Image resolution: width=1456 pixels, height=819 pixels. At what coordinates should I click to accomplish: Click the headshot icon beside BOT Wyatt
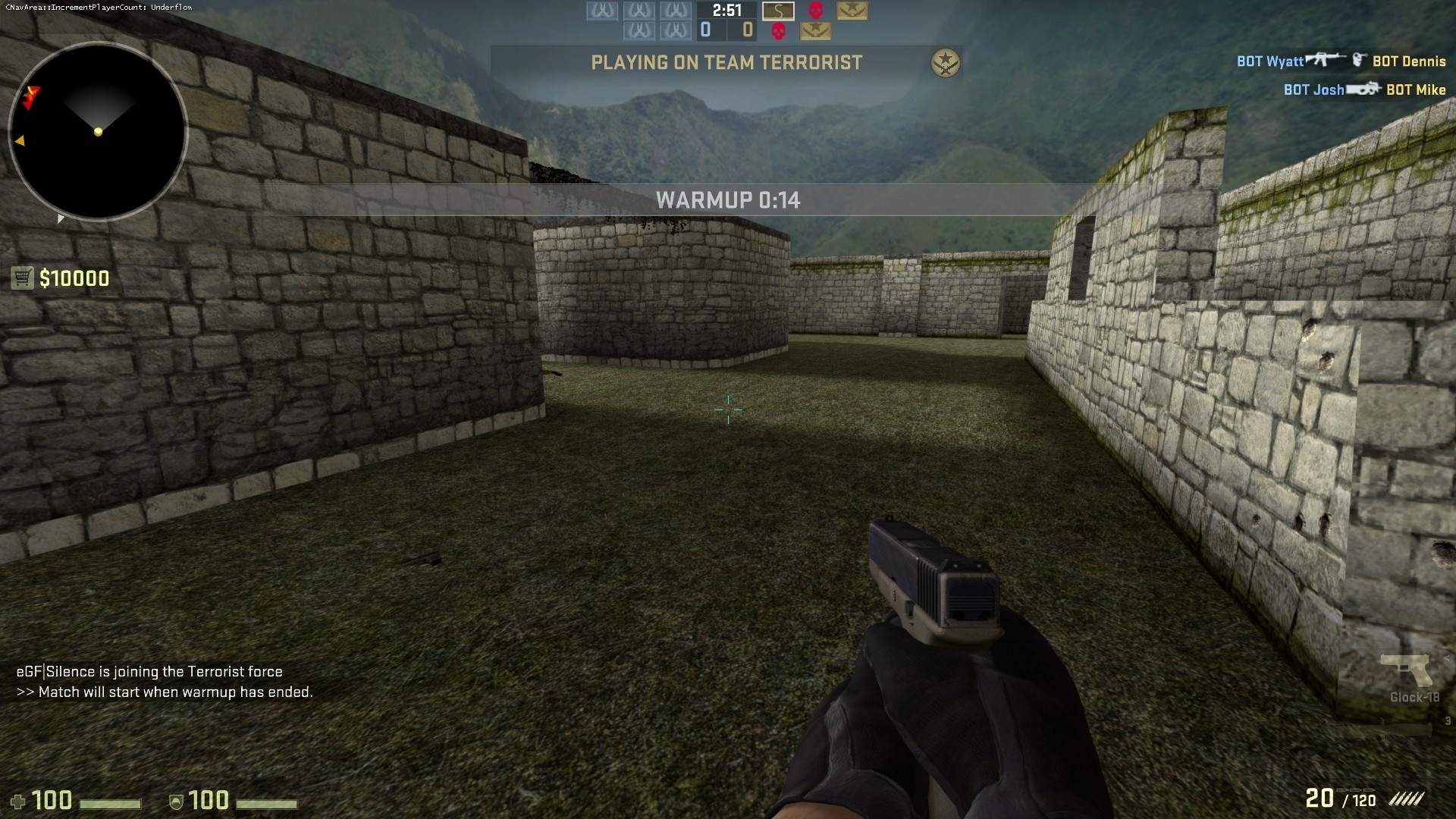click(1359, 61)
